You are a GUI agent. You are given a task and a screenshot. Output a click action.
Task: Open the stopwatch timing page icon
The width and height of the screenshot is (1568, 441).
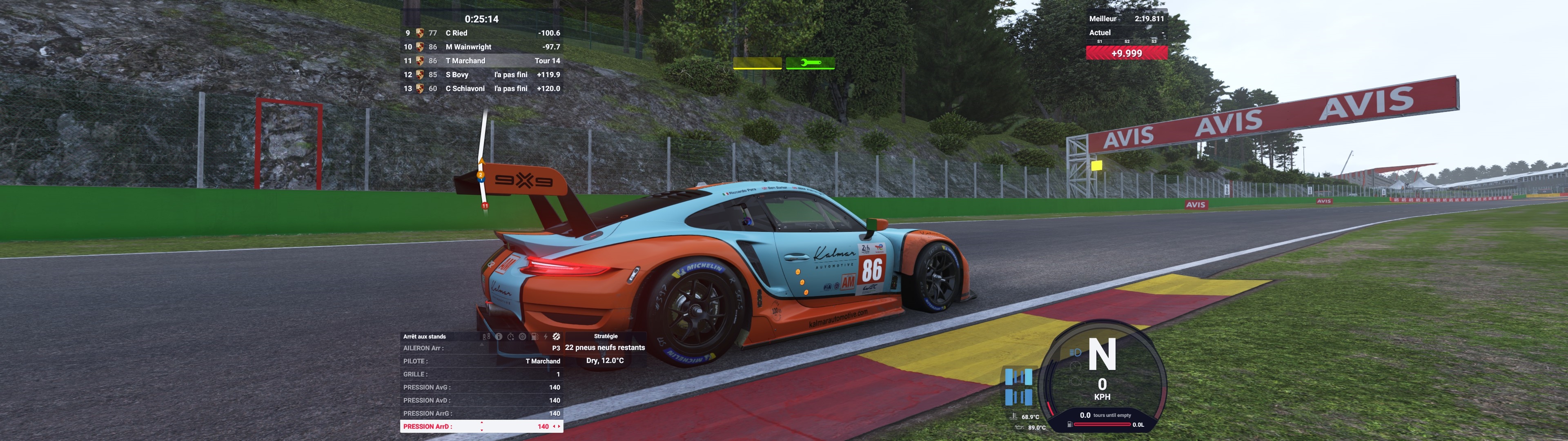pyautogui.click(x=511, y=336)
